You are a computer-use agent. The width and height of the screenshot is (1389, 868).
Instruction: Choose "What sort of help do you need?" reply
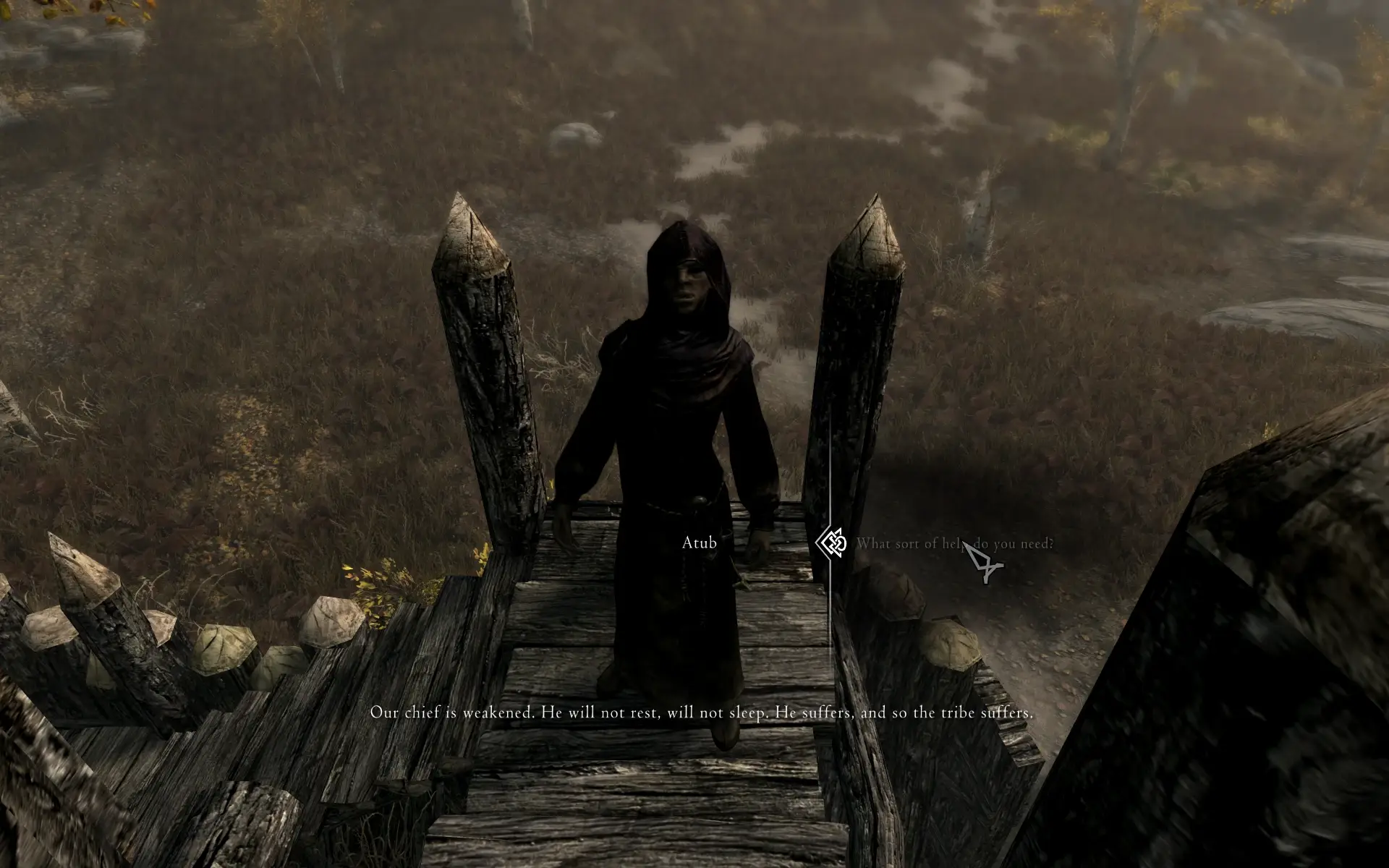(953, 543)
